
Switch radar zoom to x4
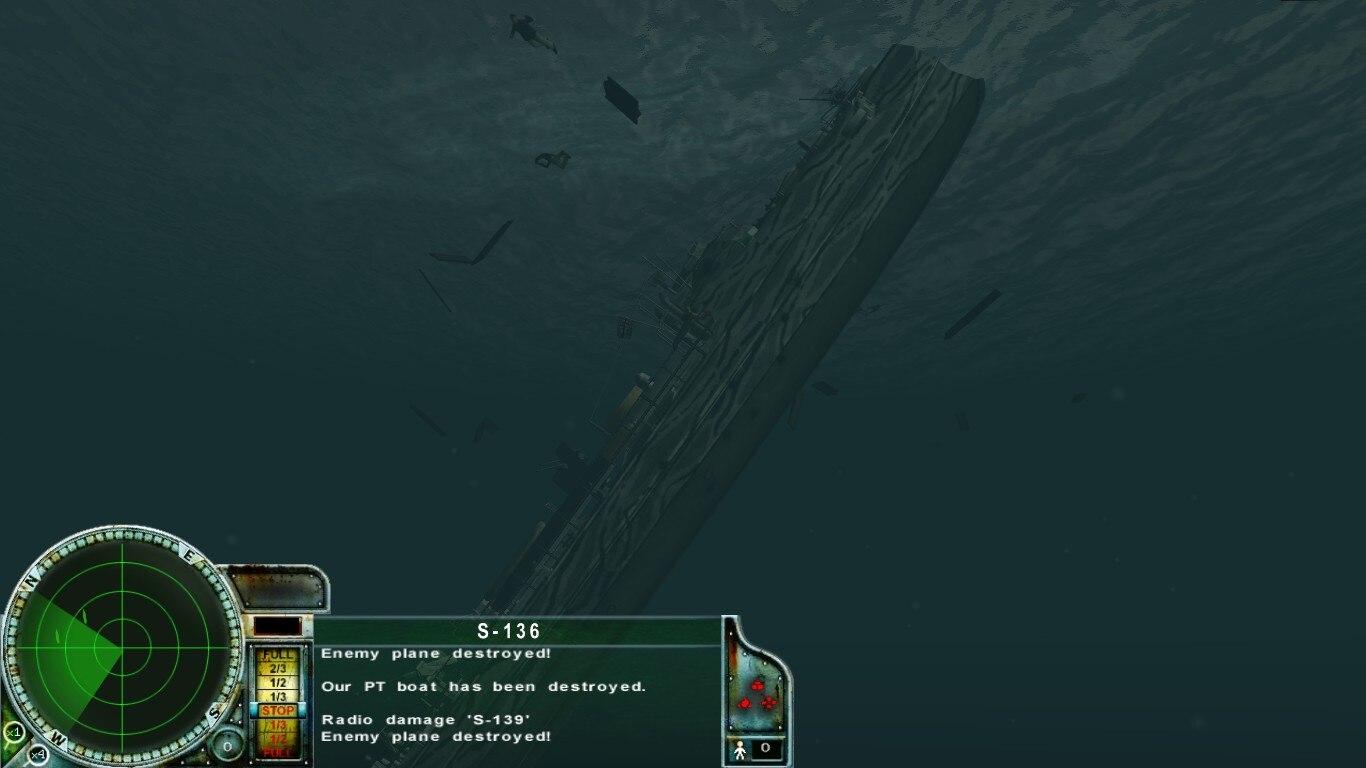pos(37,753)
